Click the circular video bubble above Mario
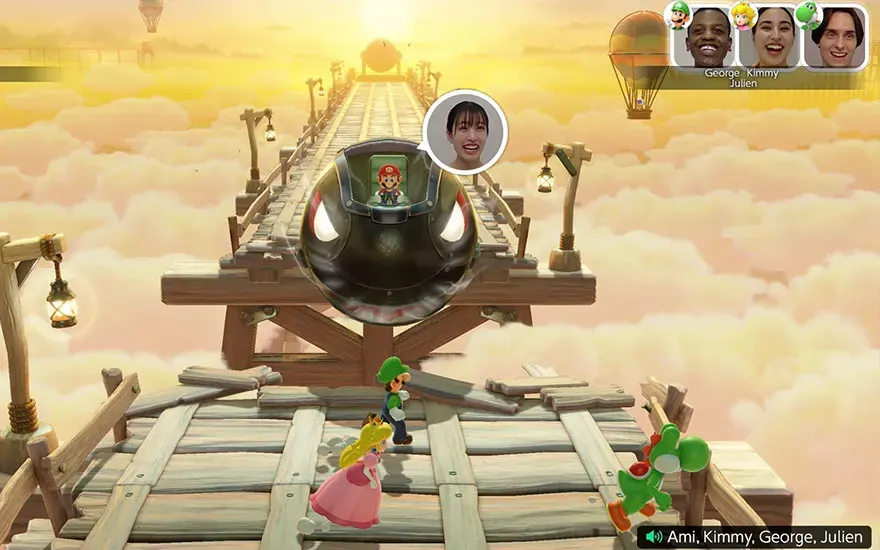Viewport: 880px width, 550px height. [465, 132]
